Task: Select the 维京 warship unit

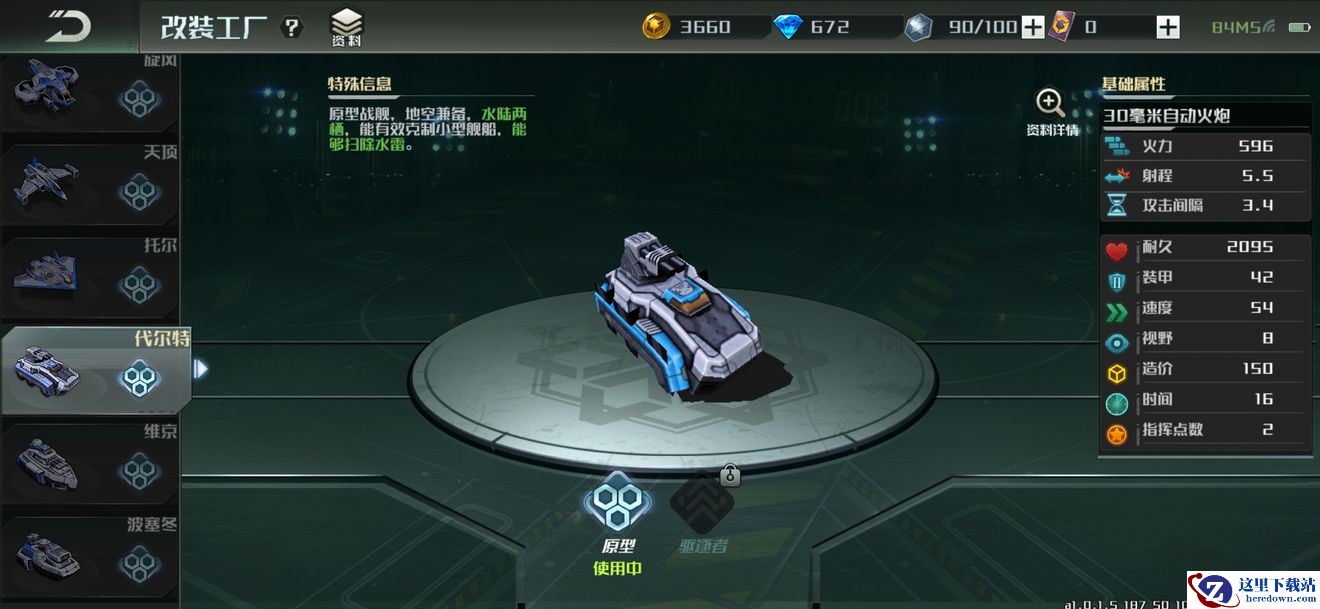Action: 90,464
